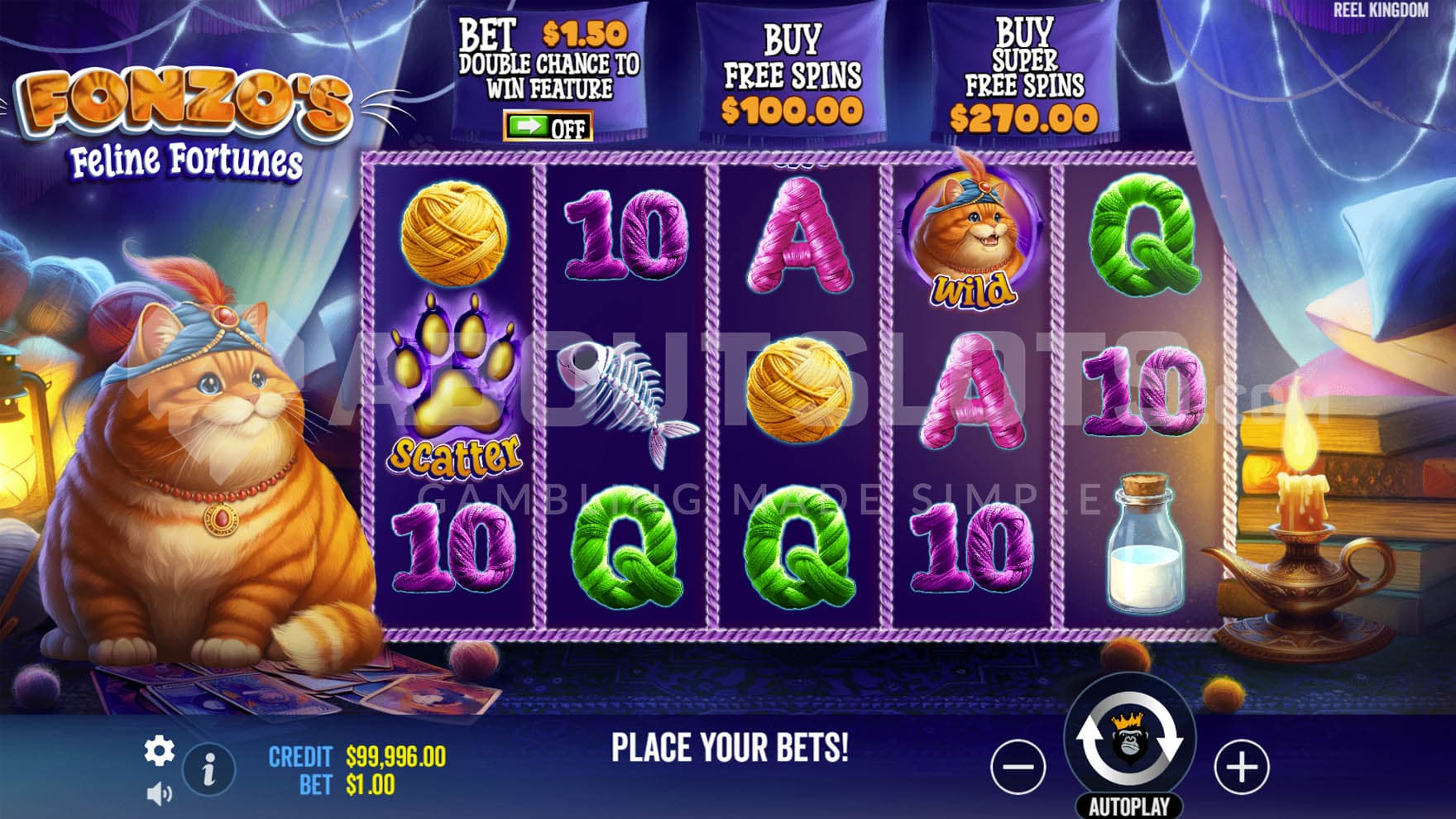
Task: Spin the reels
Action: coord(1129,740)
